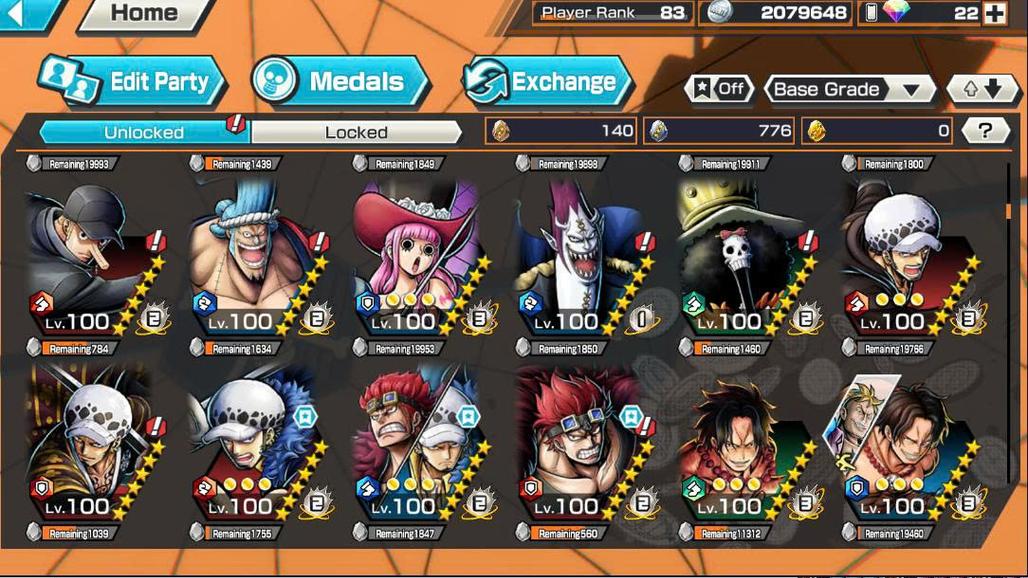Switch to the Locked tab

click(x=356, y=132)
